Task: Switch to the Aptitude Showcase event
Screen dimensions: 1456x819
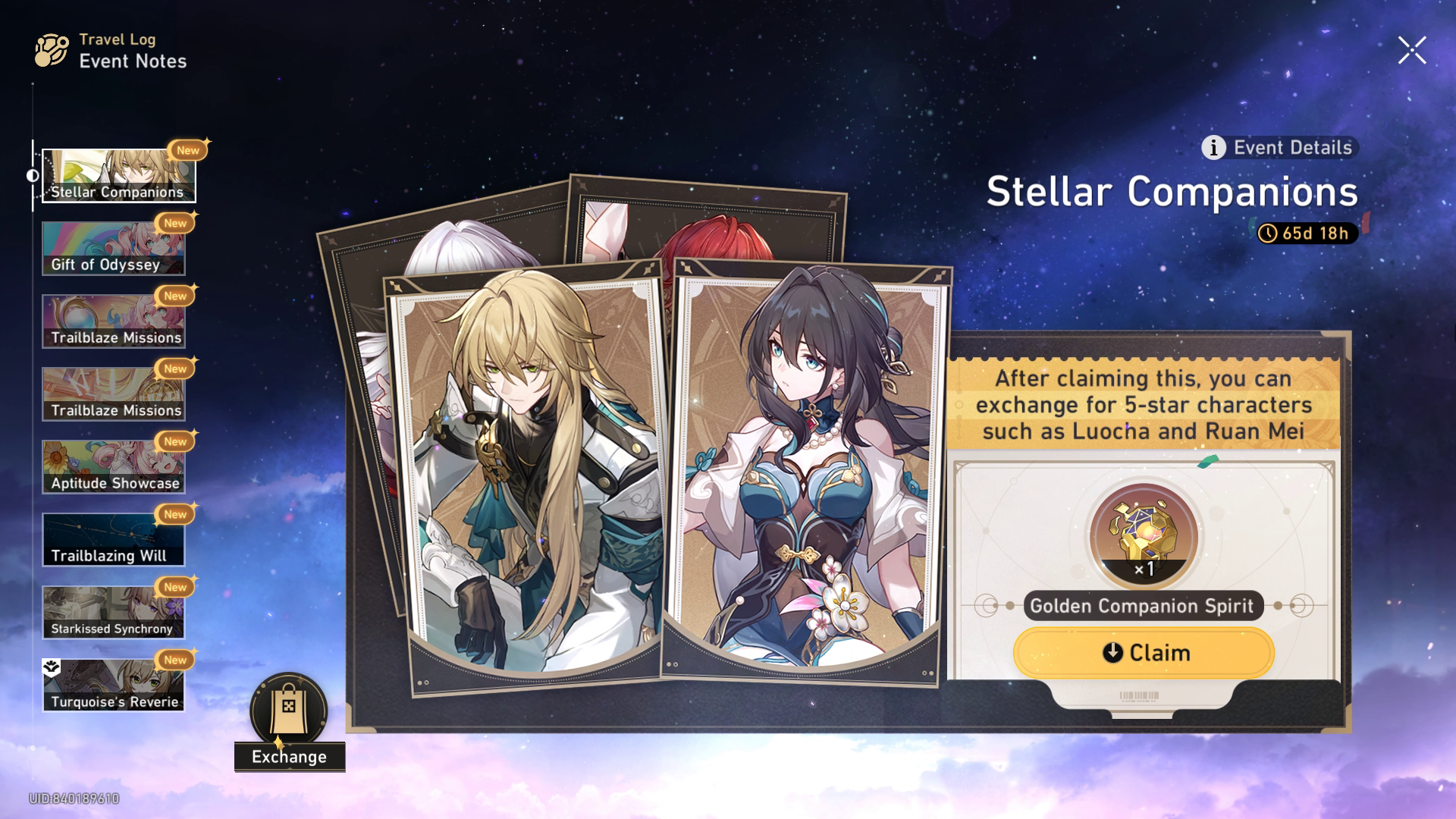Action: tap(114, 465)
